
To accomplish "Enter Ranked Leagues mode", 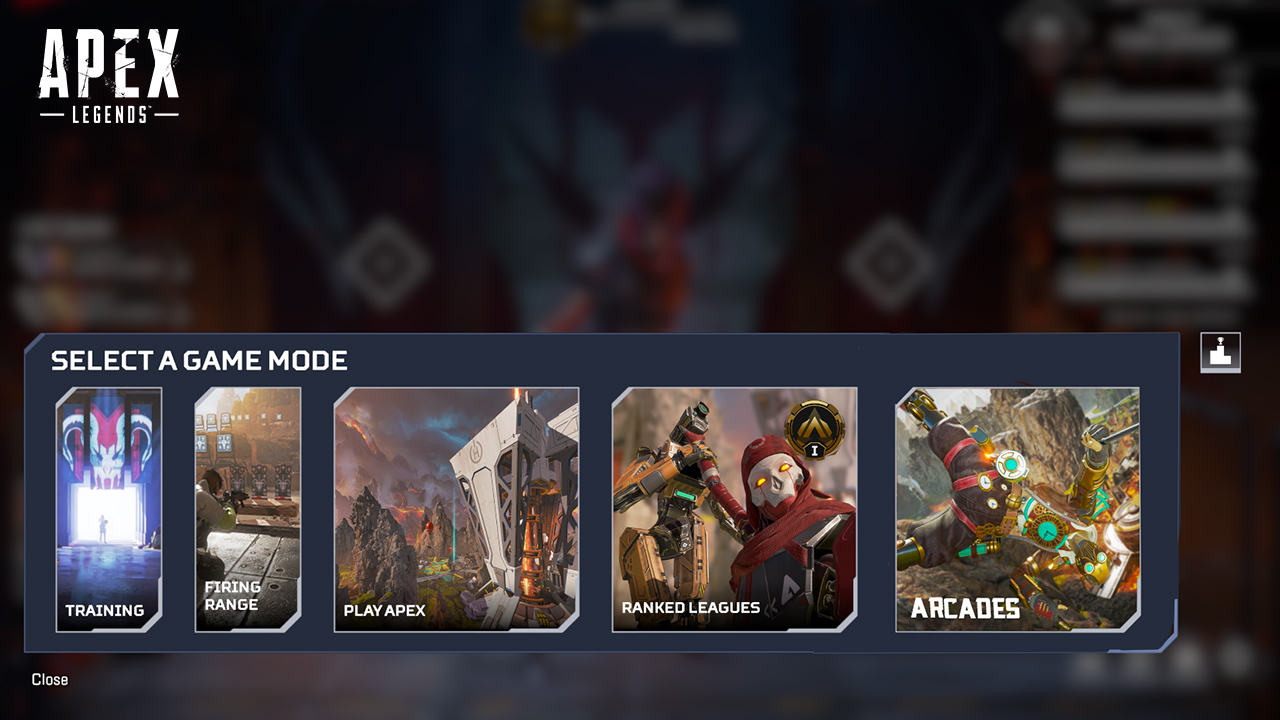I will (x=737, y=510).
